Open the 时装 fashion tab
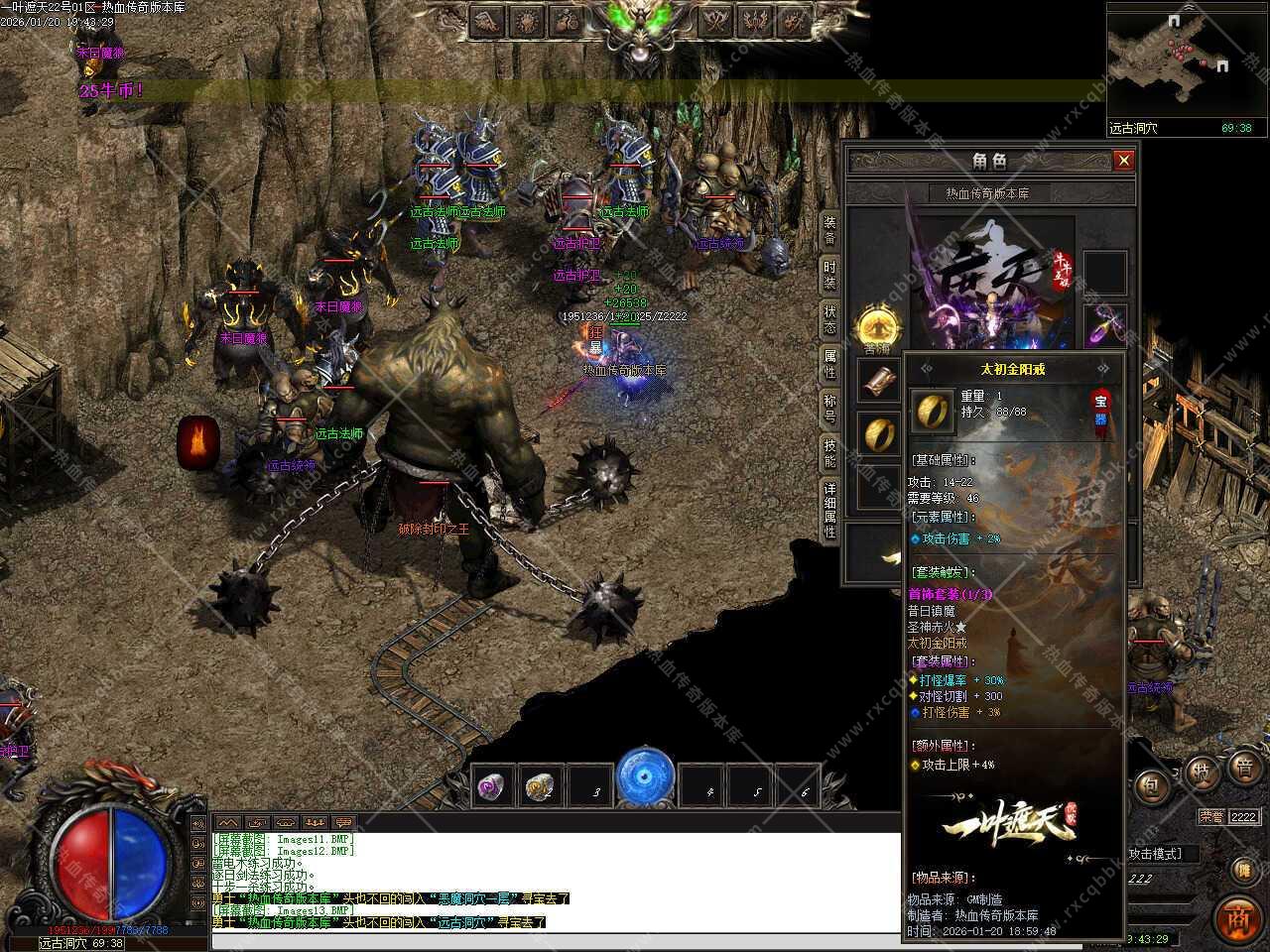This screenshot has width=1270, height=952. pos(829,275)
